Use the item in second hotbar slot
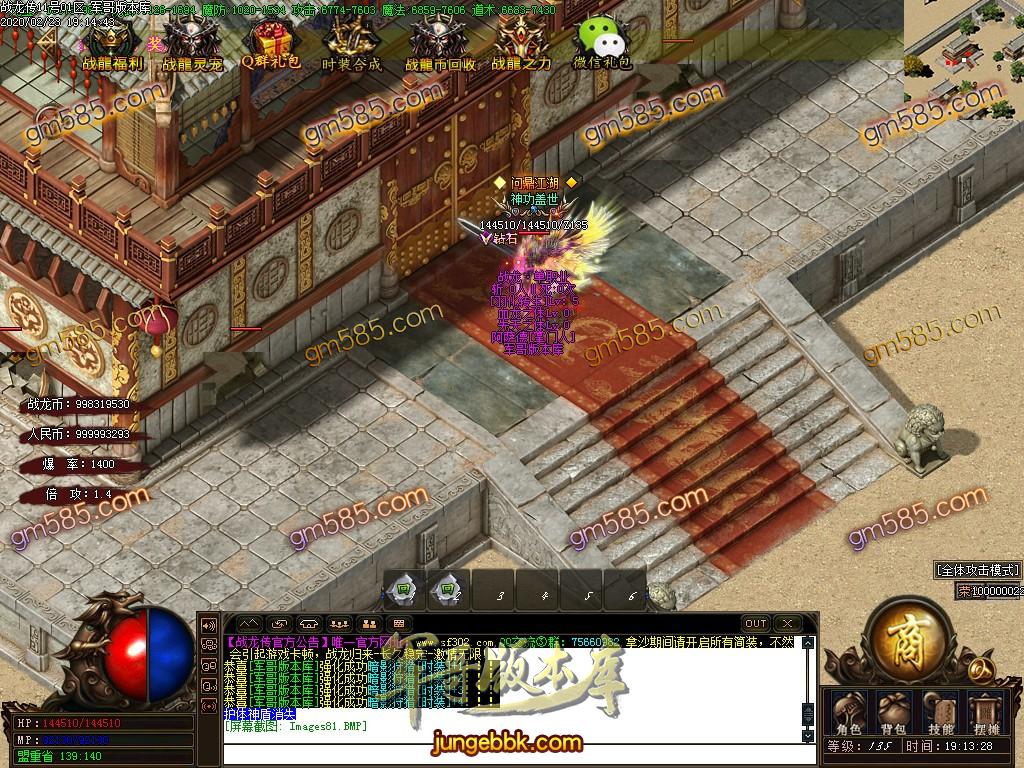Screen dimensions: 1024x768 tap(447, 590)
